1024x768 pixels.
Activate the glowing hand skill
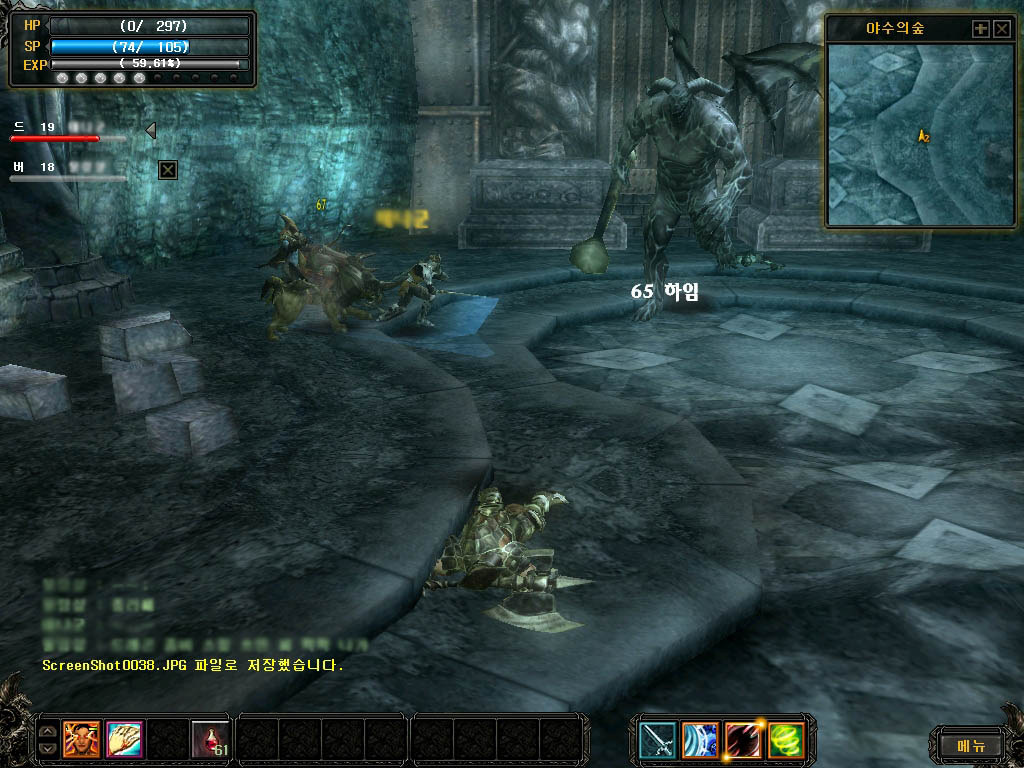click(x=125, y=740)
